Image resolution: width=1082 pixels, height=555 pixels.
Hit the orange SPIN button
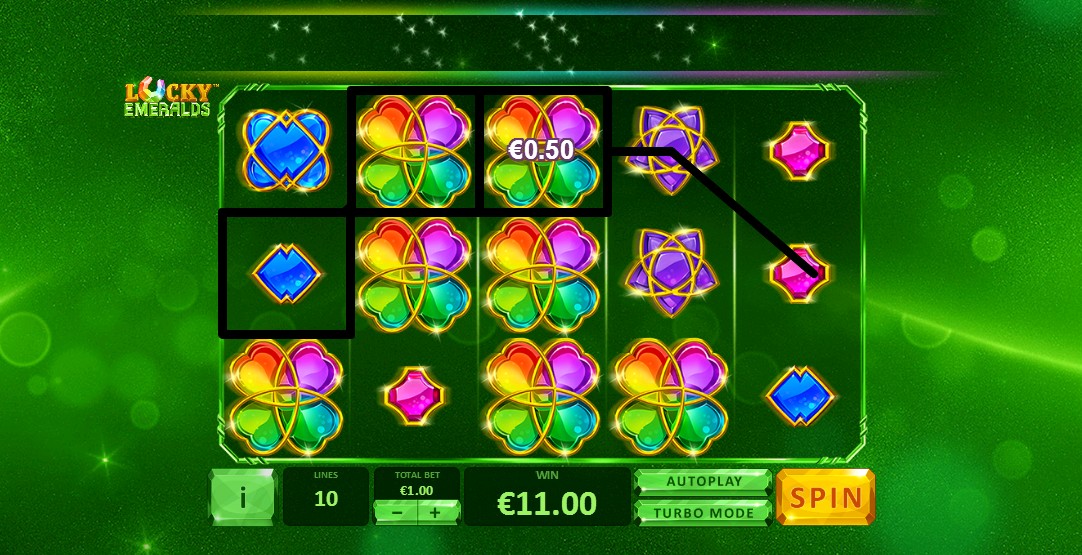[x=825, y=497]
